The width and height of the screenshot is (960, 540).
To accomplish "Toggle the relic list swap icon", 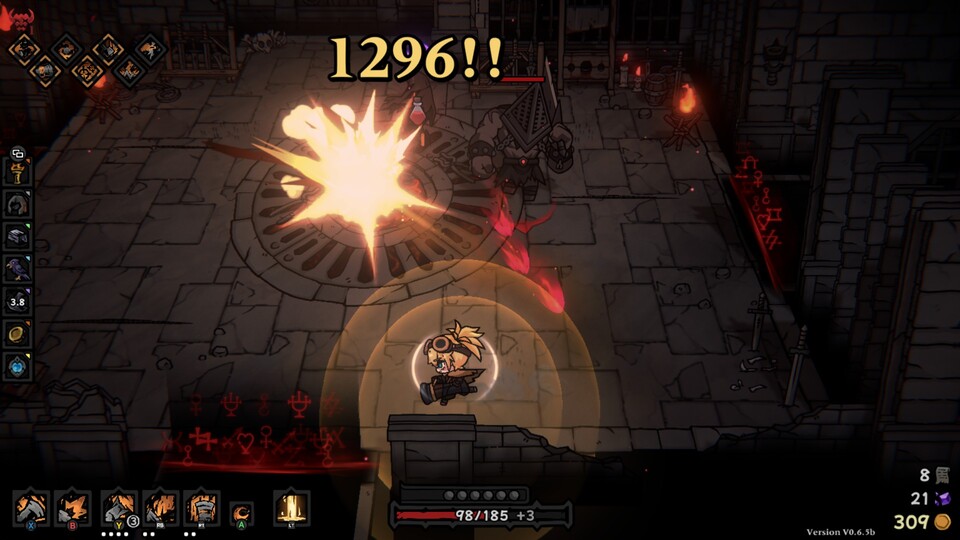I will click(16, 153).
